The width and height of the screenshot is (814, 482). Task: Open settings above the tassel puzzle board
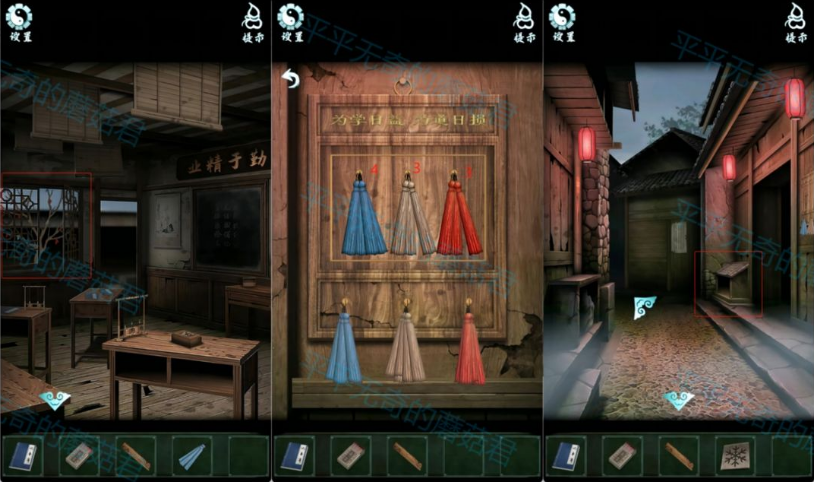[x=291, y=20]
